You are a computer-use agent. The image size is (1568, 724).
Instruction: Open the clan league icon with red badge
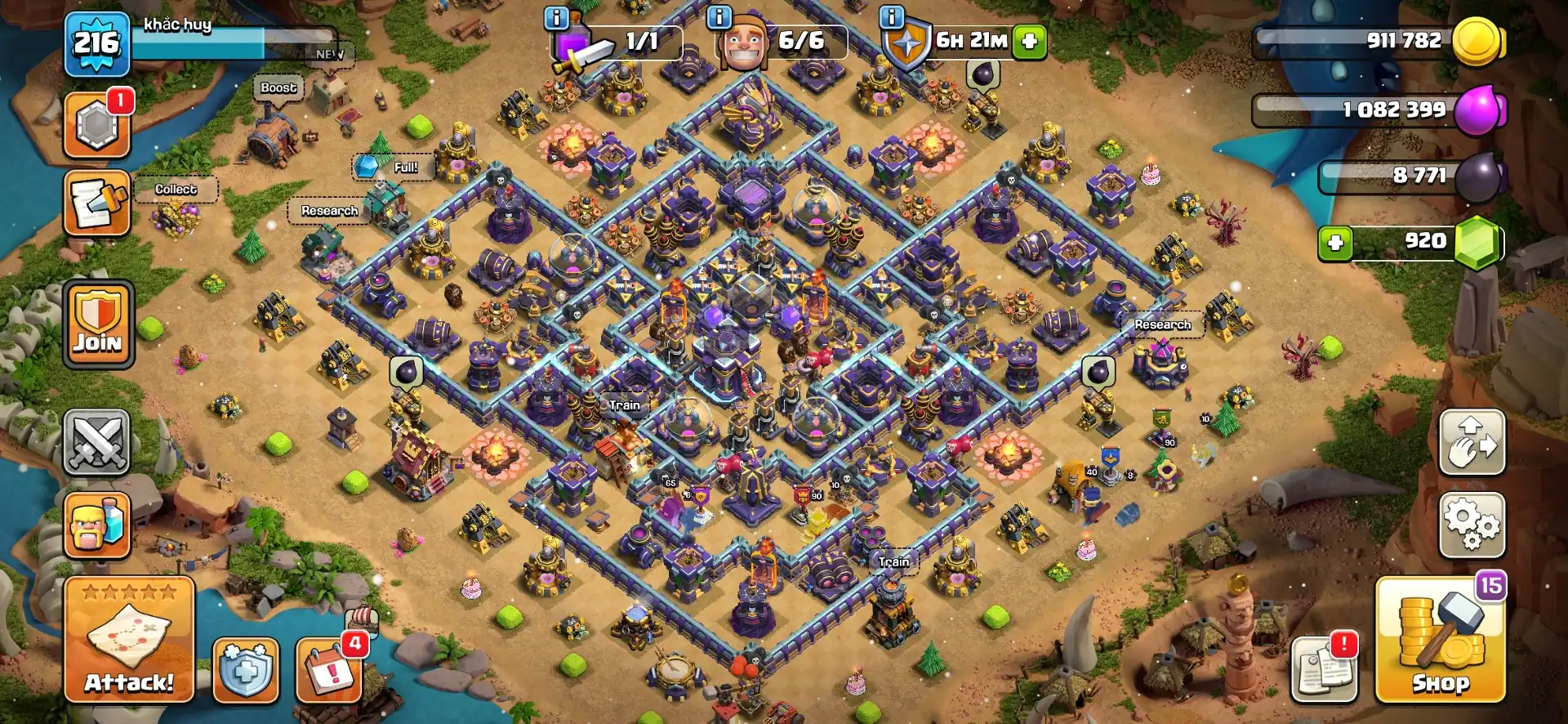(97, 123)
